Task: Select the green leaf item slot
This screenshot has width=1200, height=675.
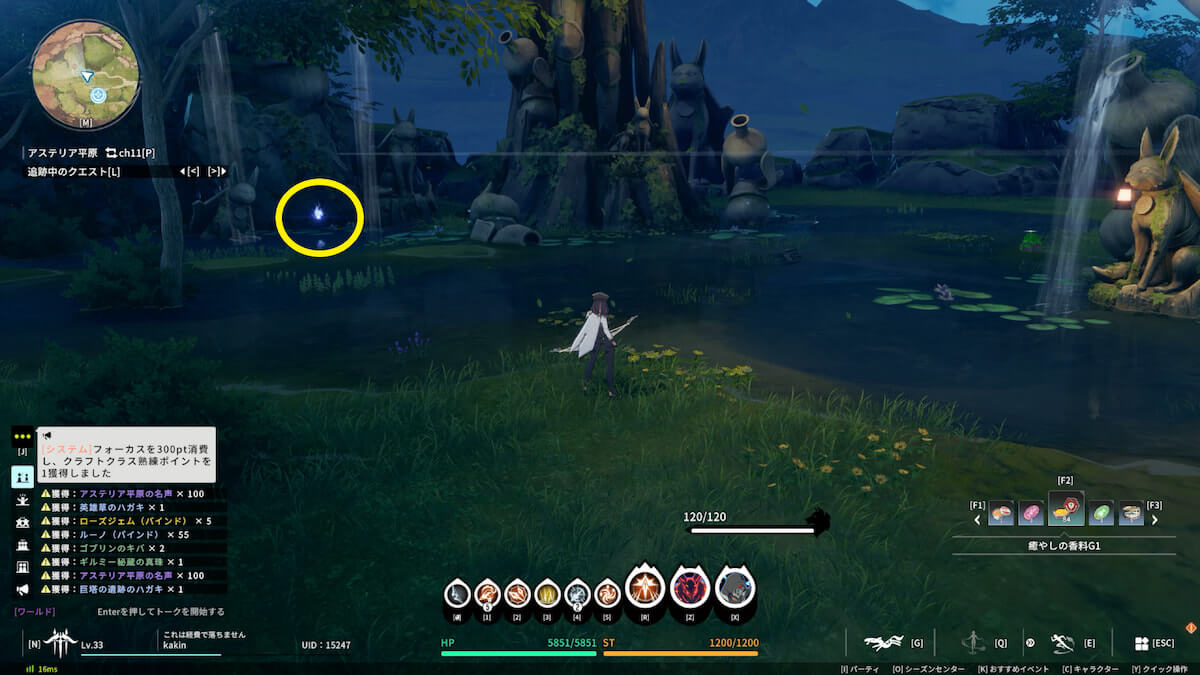Action: pos(1101,513)
